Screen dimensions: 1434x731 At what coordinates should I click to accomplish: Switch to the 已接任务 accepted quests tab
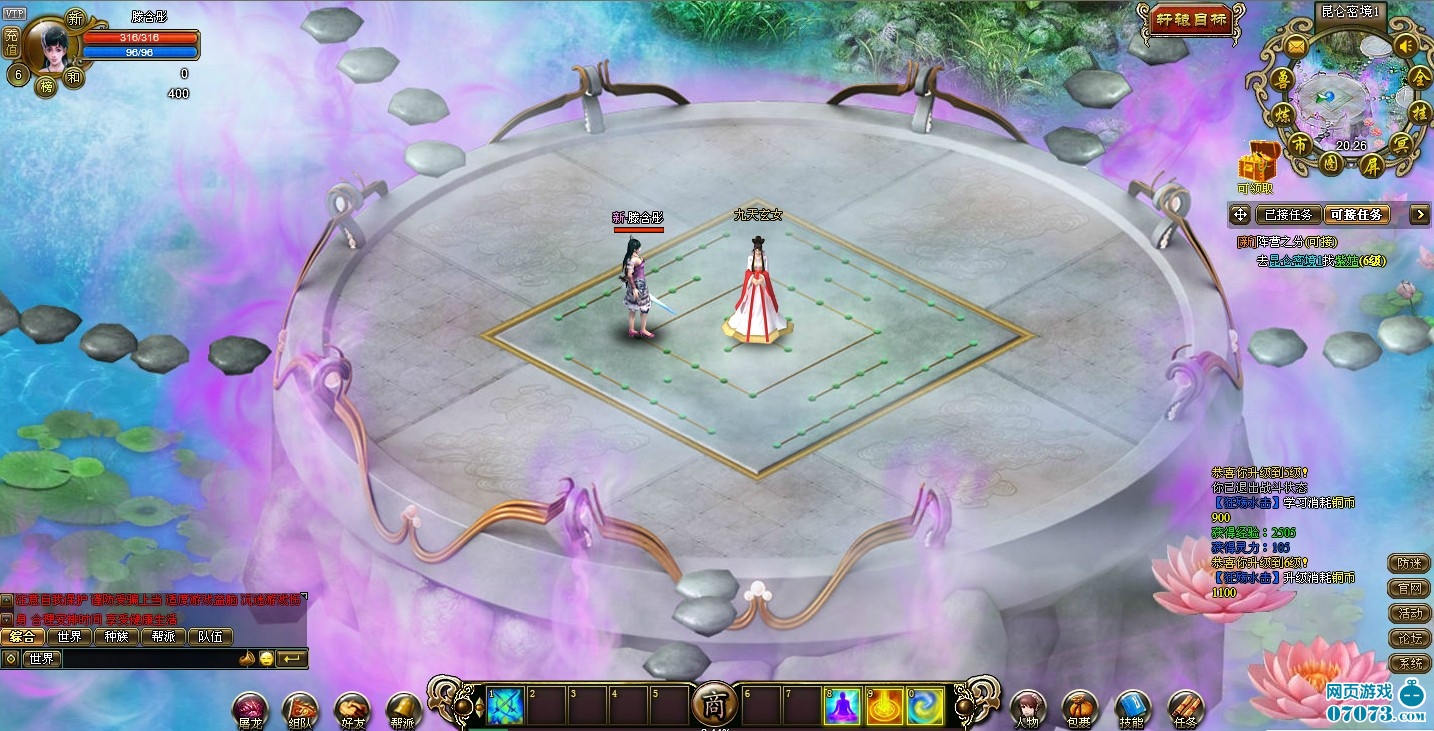coord(1288,214)
